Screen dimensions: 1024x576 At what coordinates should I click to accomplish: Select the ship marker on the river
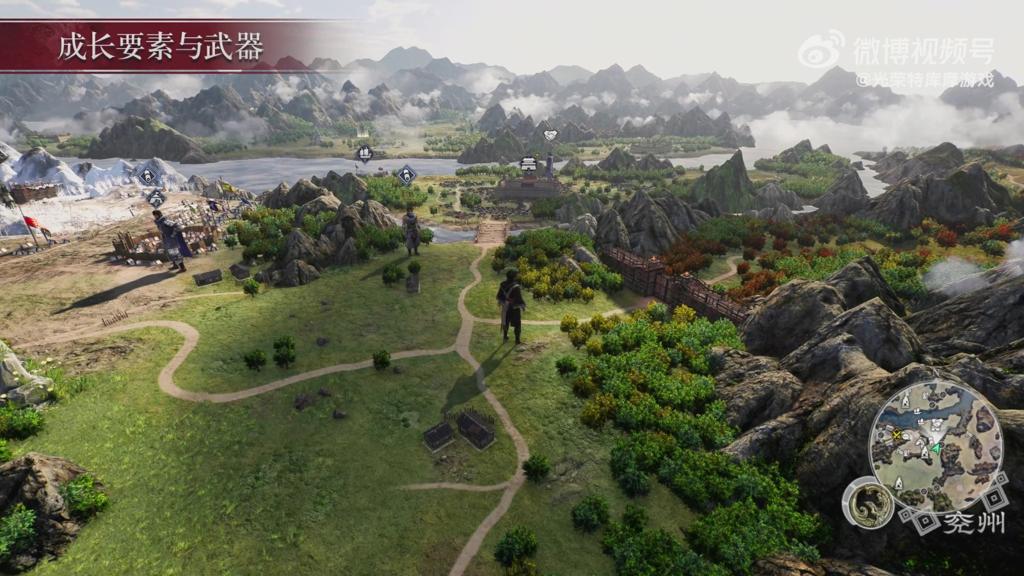tap(365, 153)
